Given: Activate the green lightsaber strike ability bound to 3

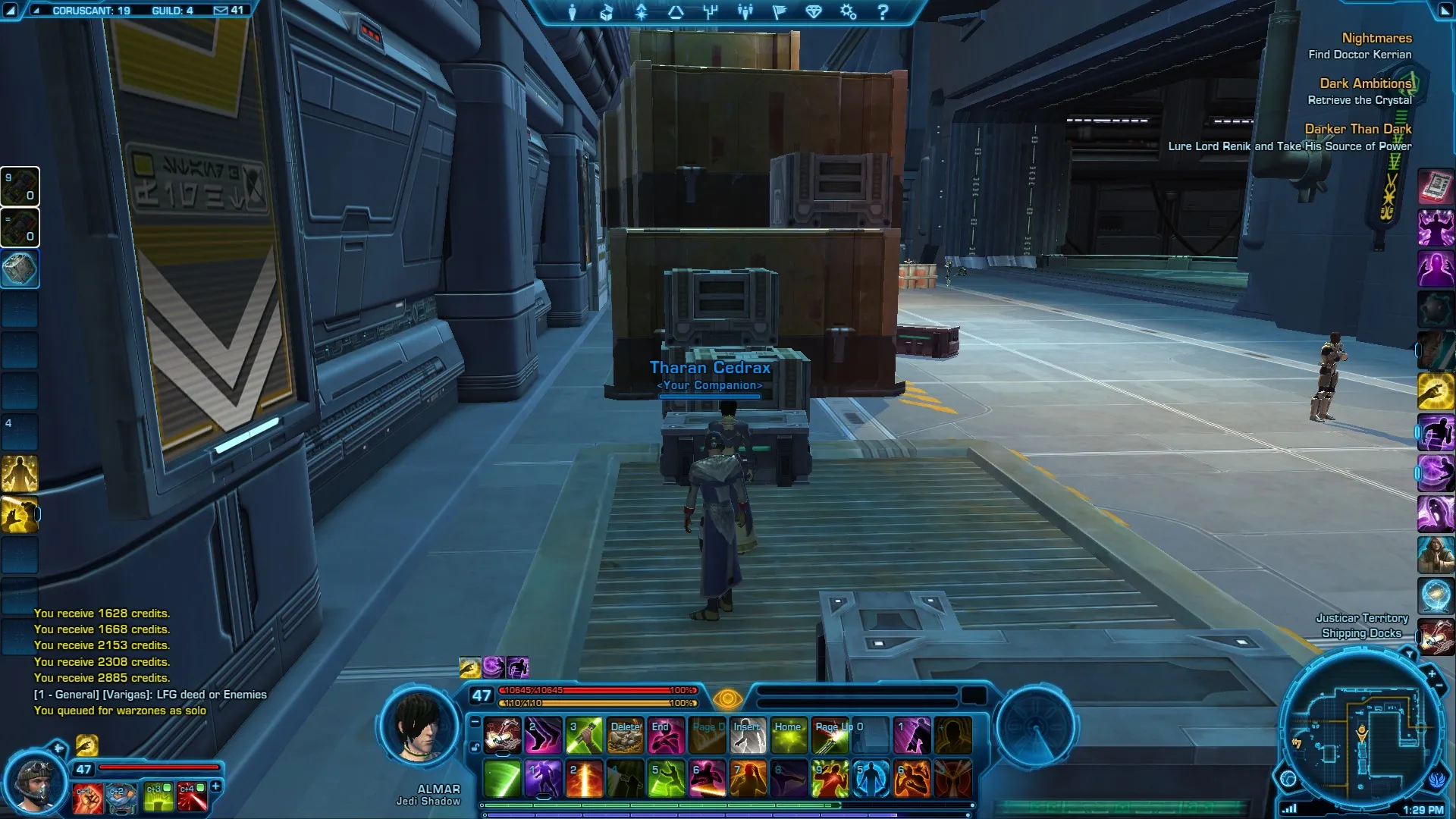Looking at the screenshot, I should tap(584, 736).
